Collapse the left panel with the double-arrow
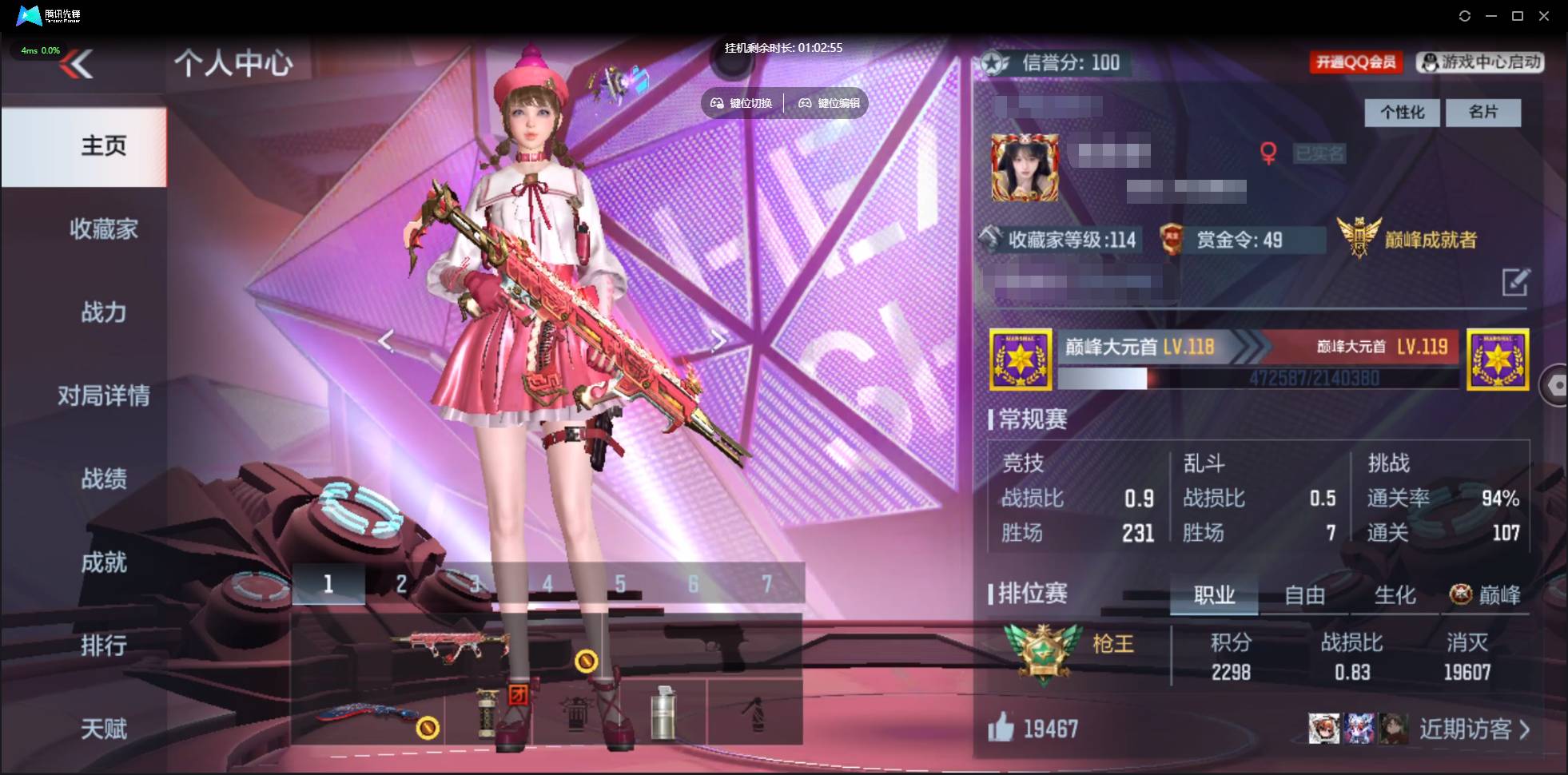The width and height of the screenshot is (1568, 775). (x=77, y=64)
